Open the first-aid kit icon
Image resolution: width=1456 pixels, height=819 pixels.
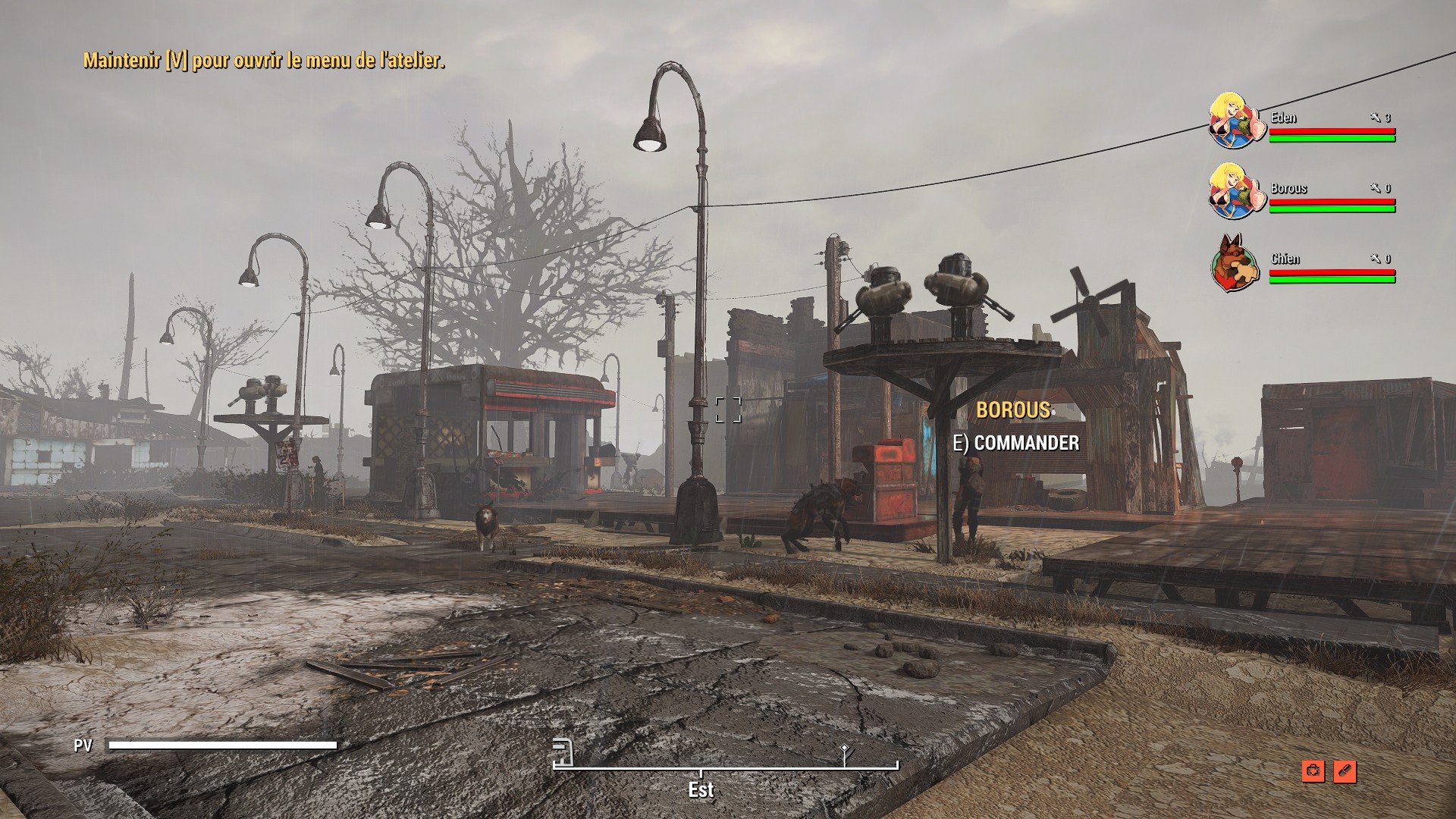click(1313, 771)
